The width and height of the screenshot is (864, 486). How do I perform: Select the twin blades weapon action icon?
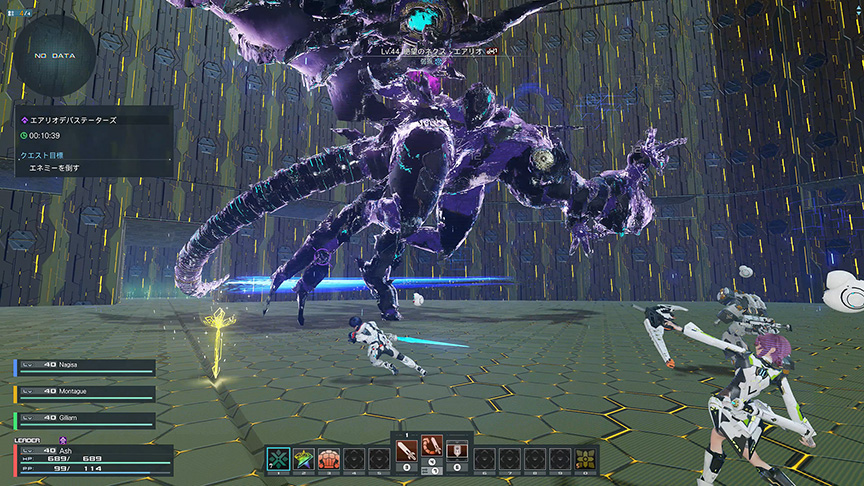tap(432, 446)
